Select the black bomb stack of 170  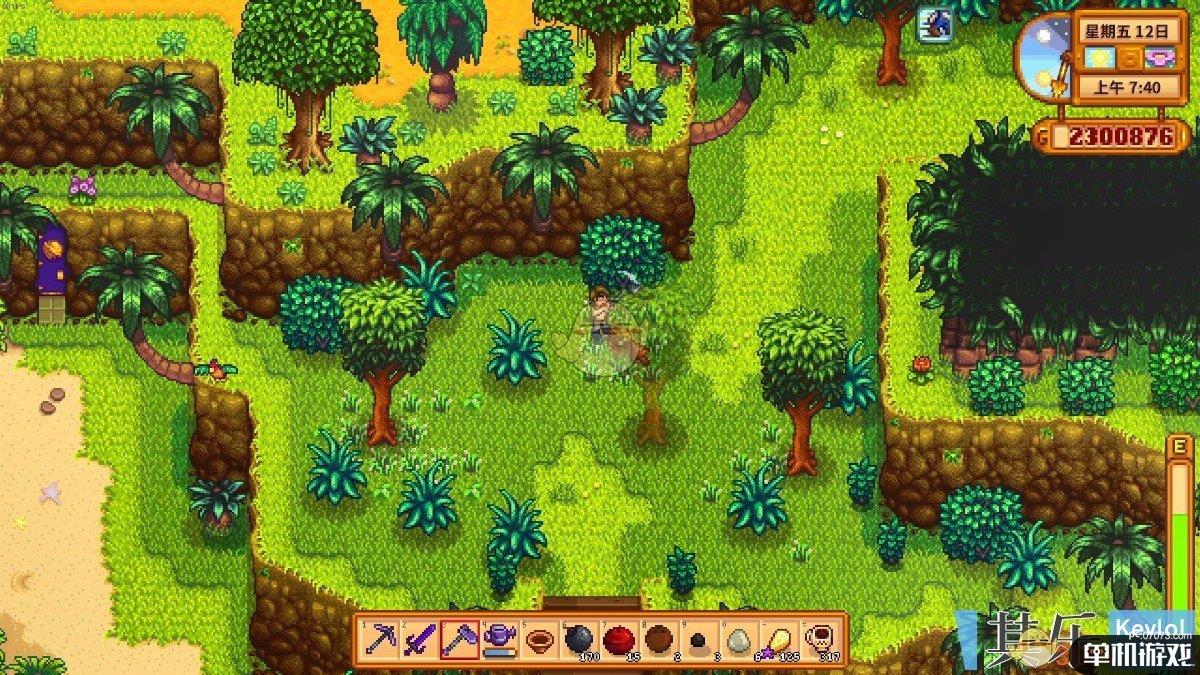point(579,638)
